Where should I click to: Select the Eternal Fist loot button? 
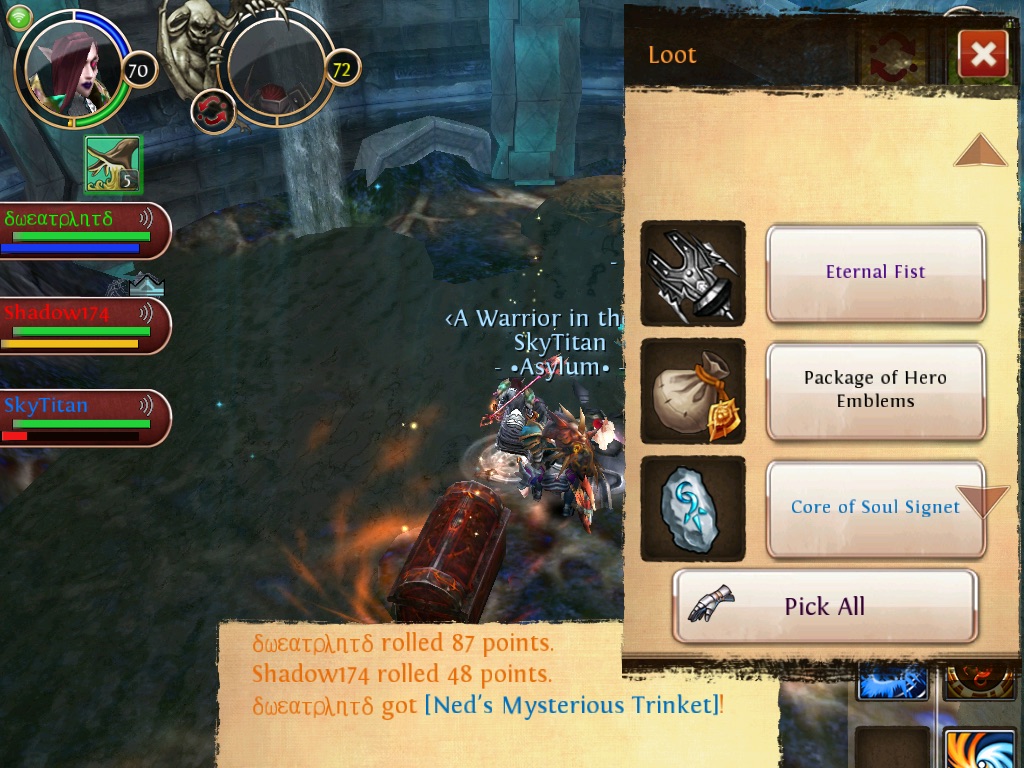point(875,272)
